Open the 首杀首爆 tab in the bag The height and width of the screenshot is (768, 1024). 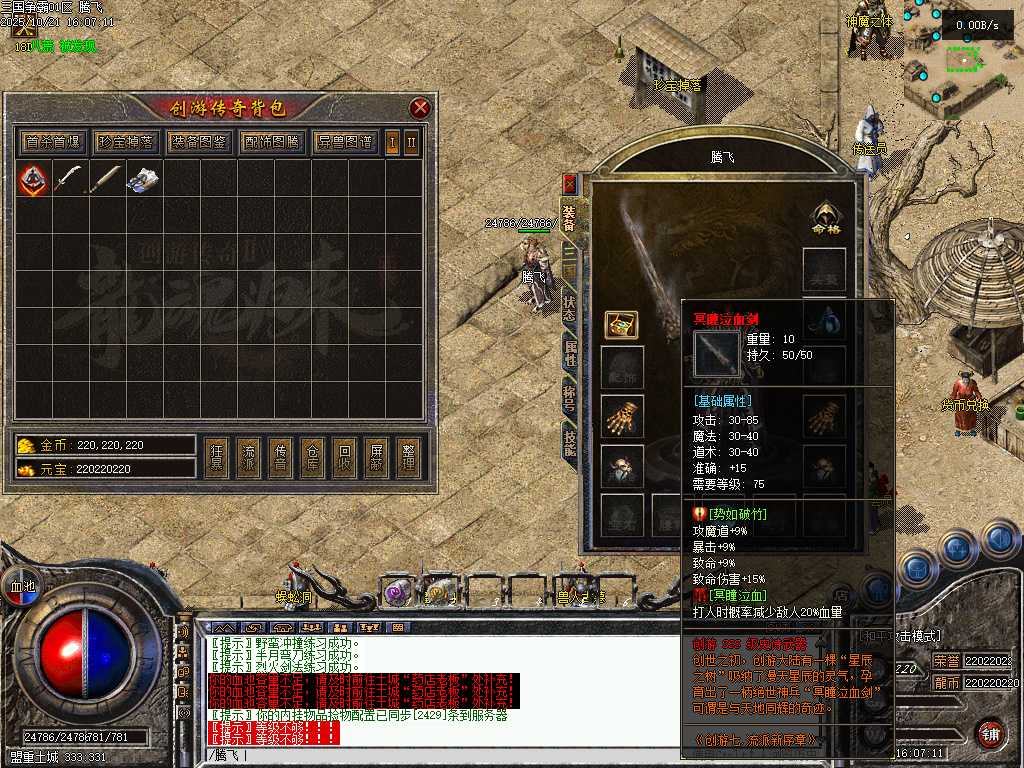(53, 142)
